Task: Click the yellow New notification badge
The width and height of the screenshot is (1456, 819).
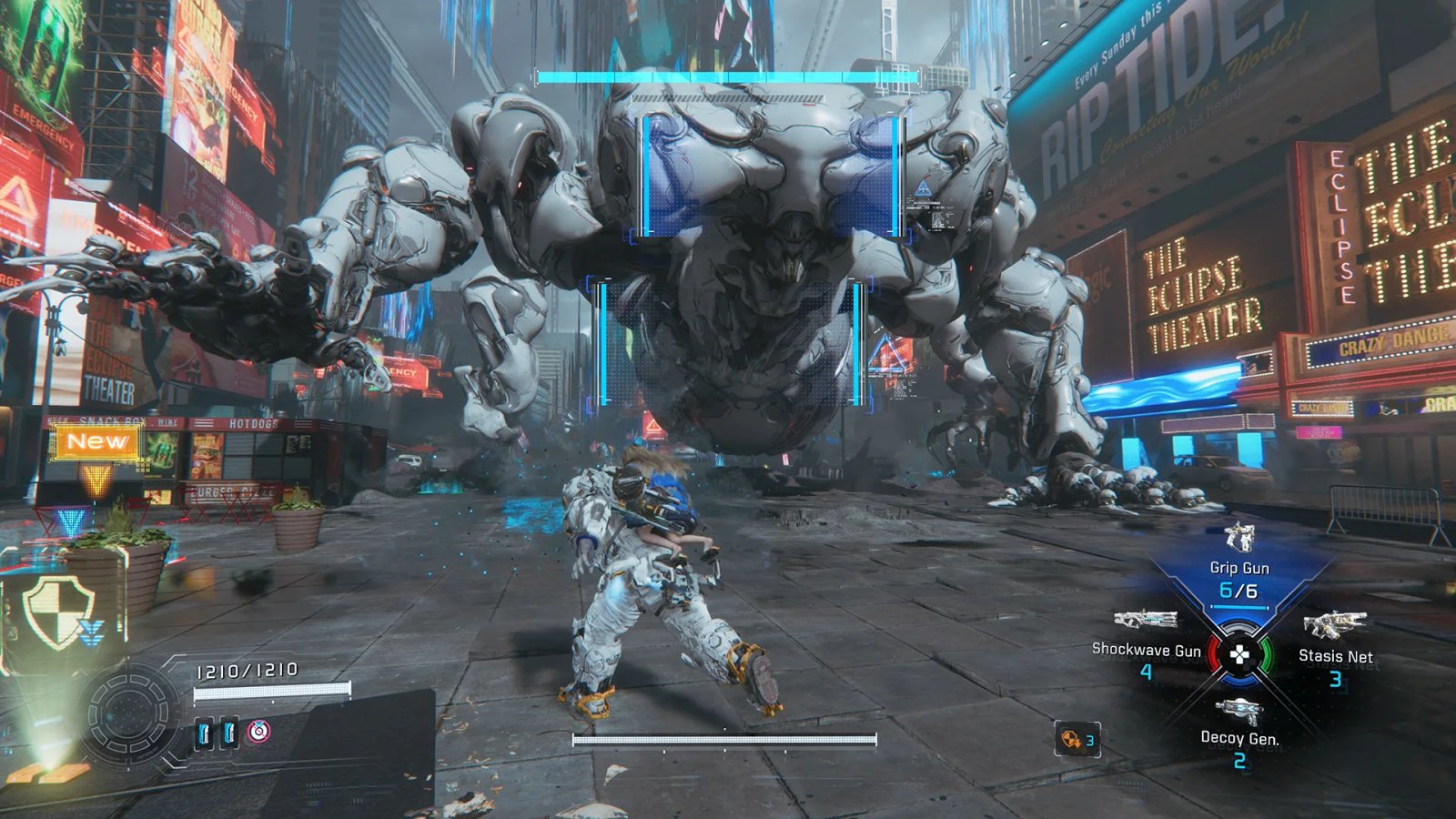Action: click(96, 441)
